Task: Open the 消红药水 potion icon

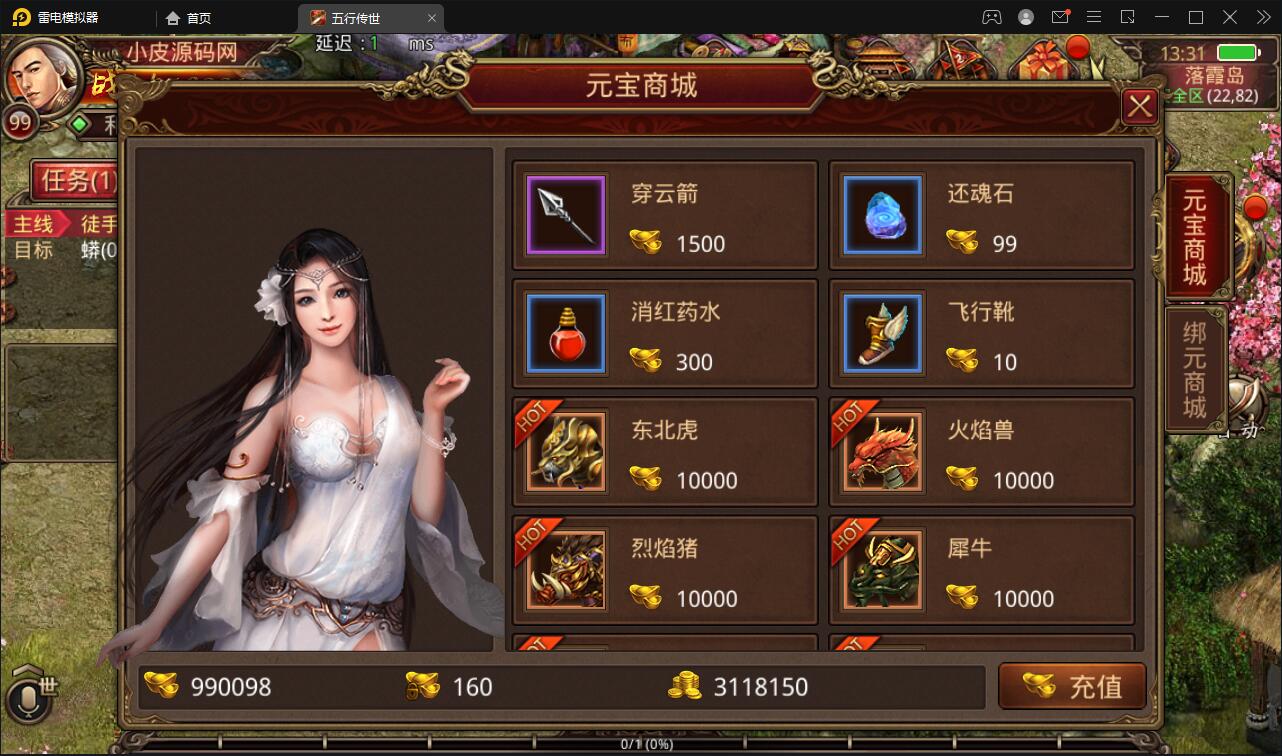Action: pos(565,333)
